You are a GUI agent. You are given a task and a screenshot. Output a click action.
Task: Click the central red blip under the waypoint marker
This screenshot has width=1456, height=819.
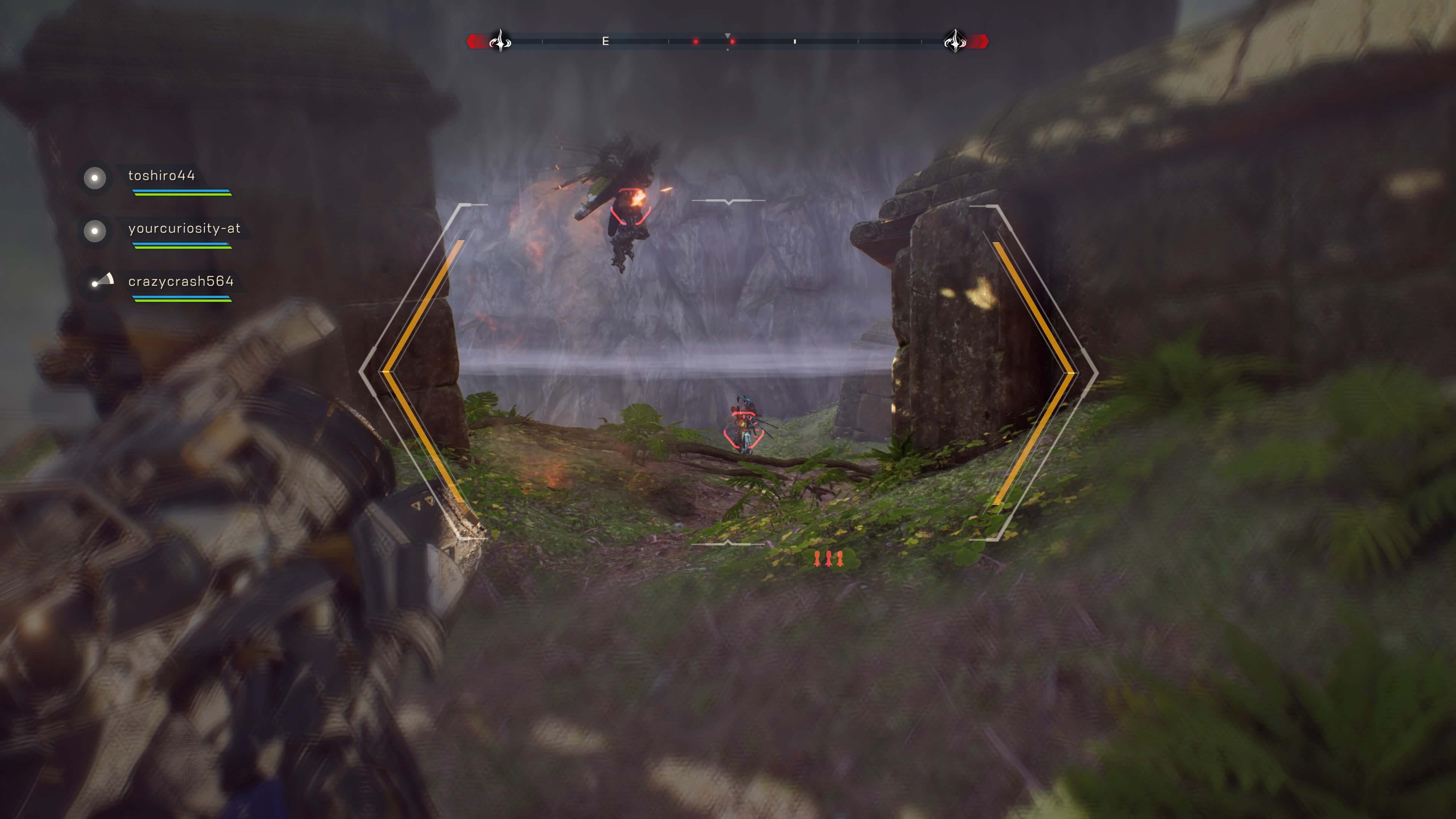coord(733,41)
